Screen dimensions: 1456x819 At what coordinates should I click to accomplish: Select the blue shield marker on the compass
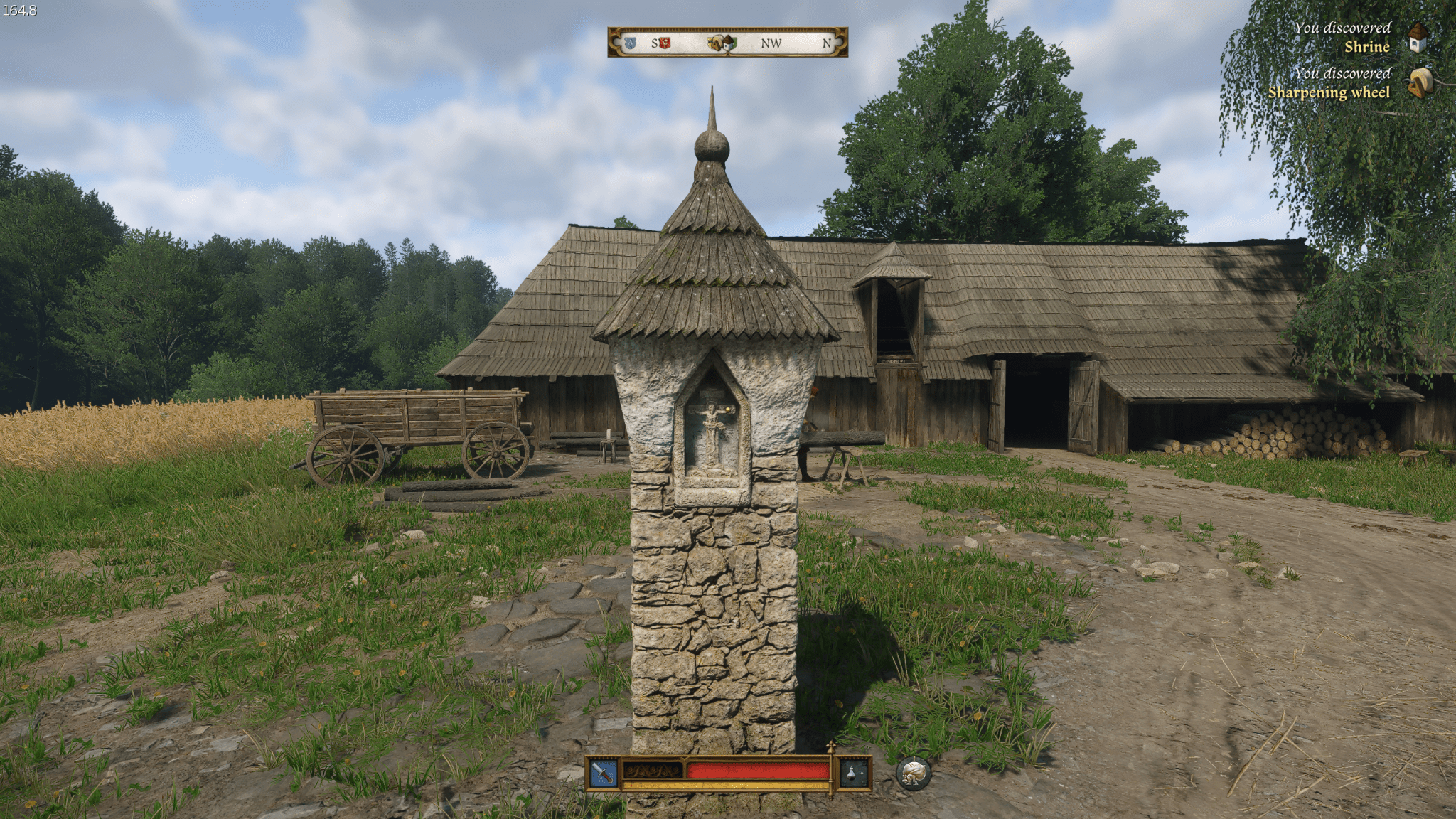pos(630,43)
